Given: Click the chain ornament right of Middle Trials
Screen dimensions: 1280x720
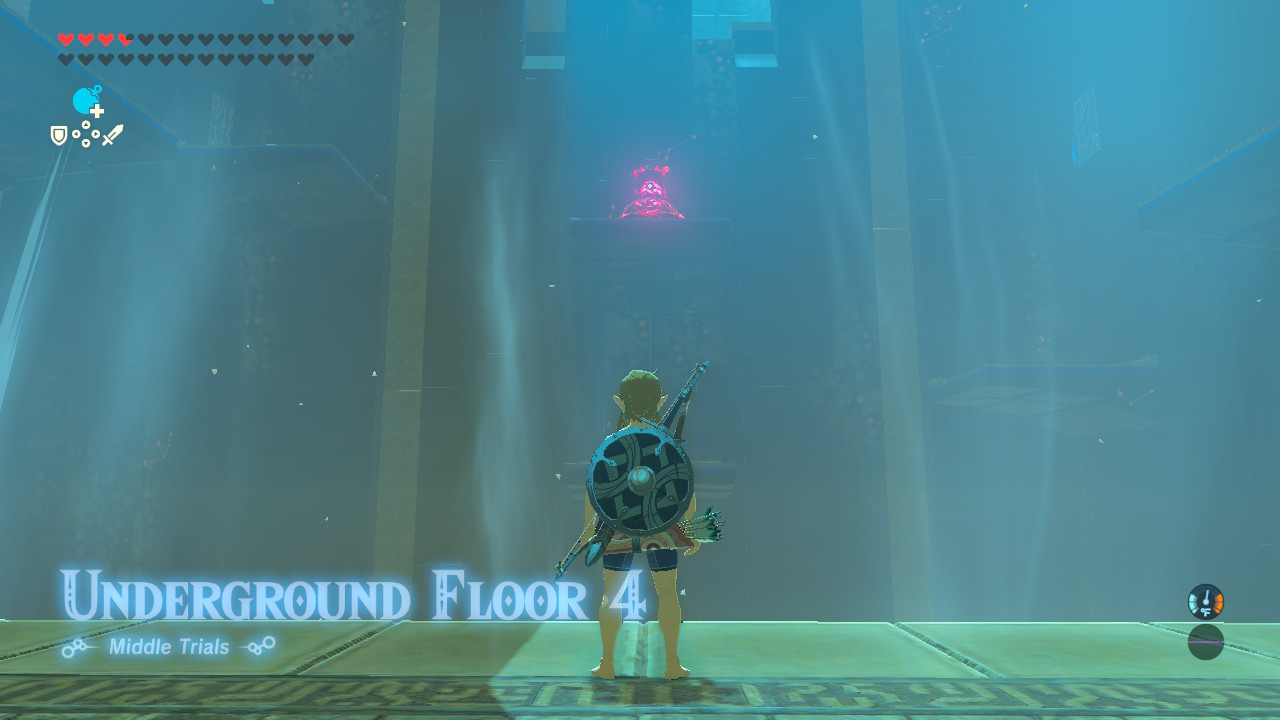Looking at the screenshot, I should [x=259, y=647].
